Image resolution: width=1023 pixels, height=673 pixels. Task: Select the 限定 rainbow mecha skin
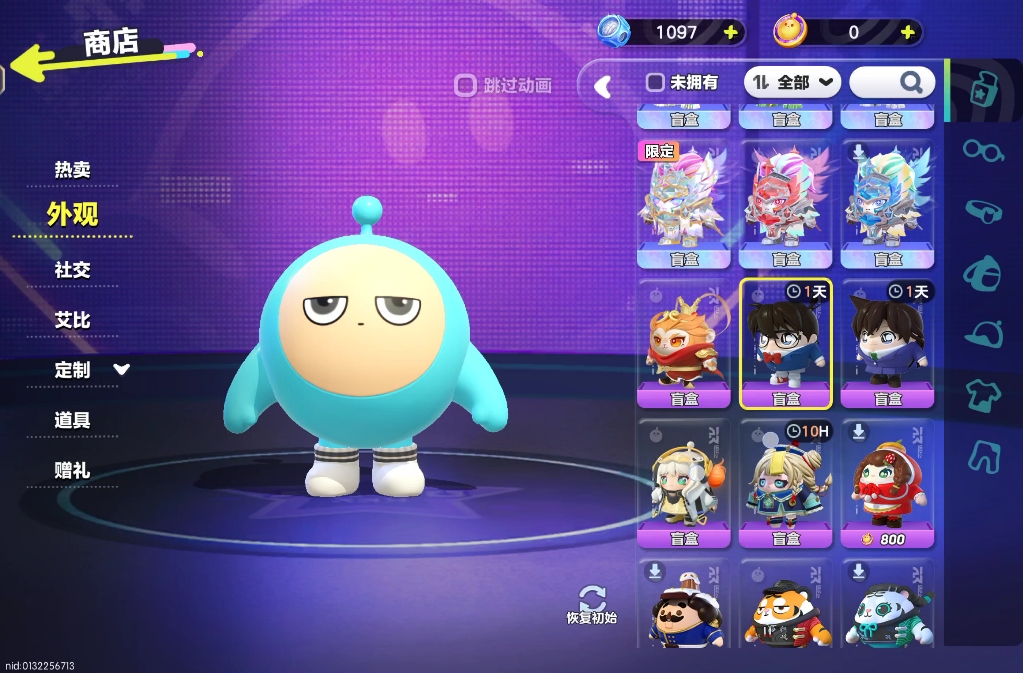coord(684,204)
